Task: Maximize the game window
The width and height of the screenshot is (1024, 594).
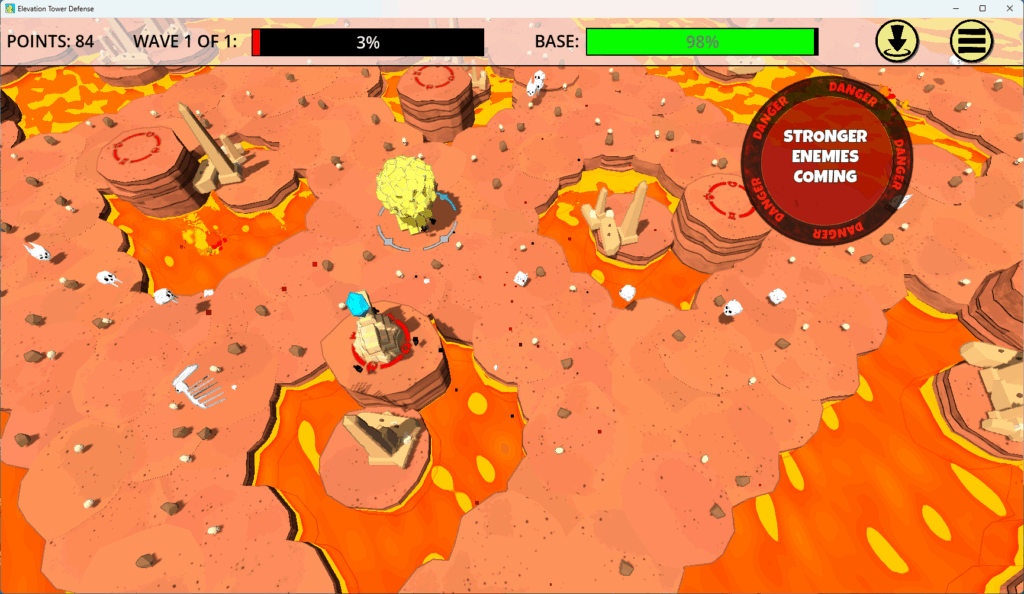Action: coord(982,8)
